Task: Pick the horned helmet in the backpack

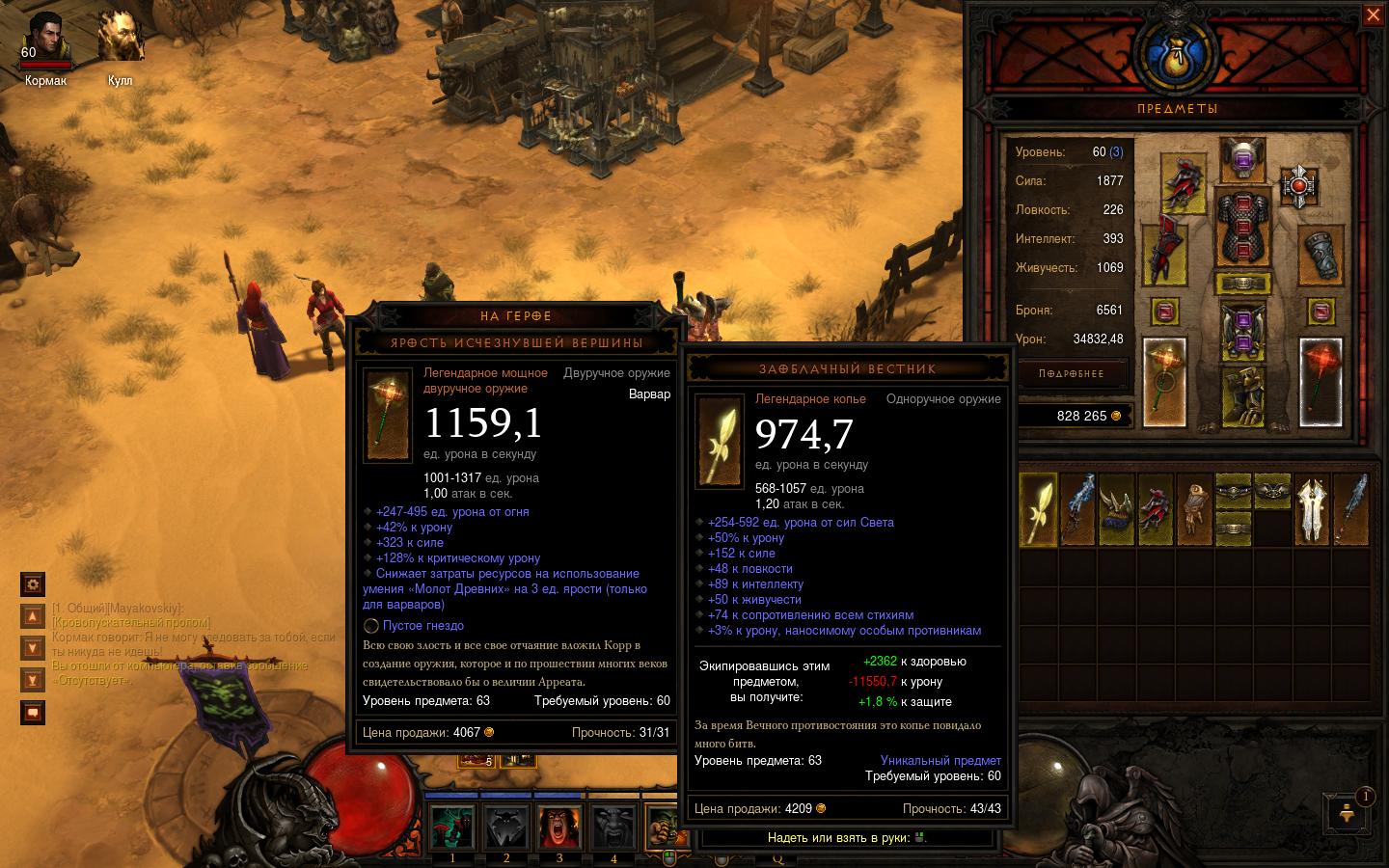Action: 1116,507
